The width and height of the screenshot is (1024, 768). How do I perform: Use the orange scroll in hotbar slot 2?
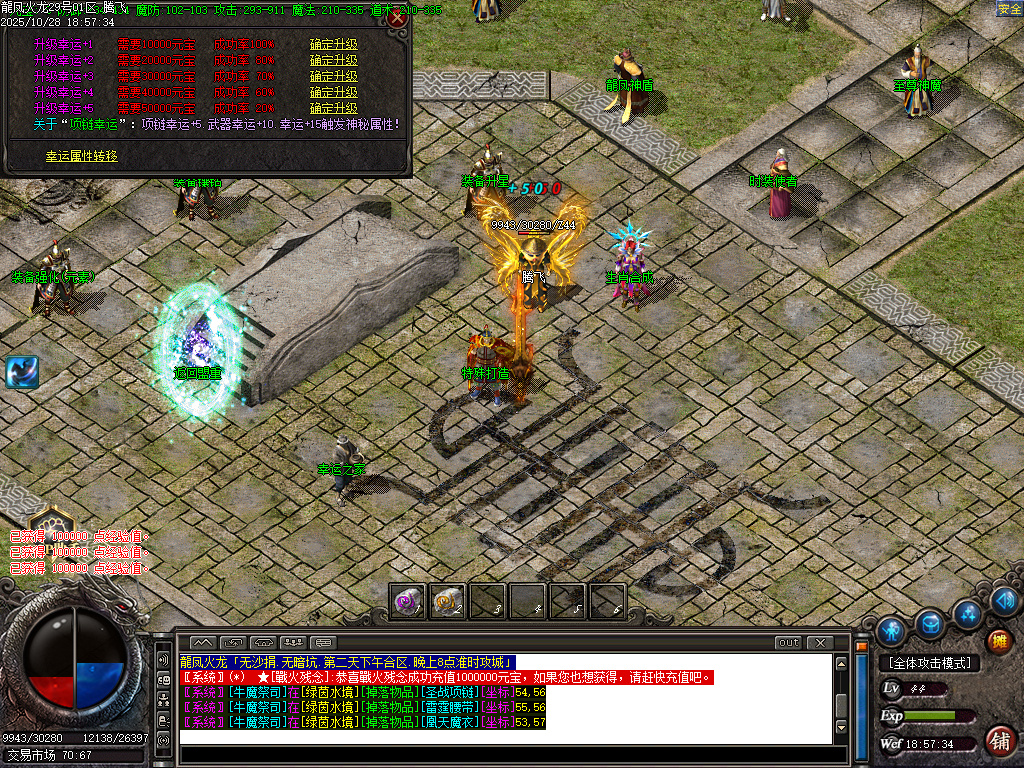click(448, 601)
